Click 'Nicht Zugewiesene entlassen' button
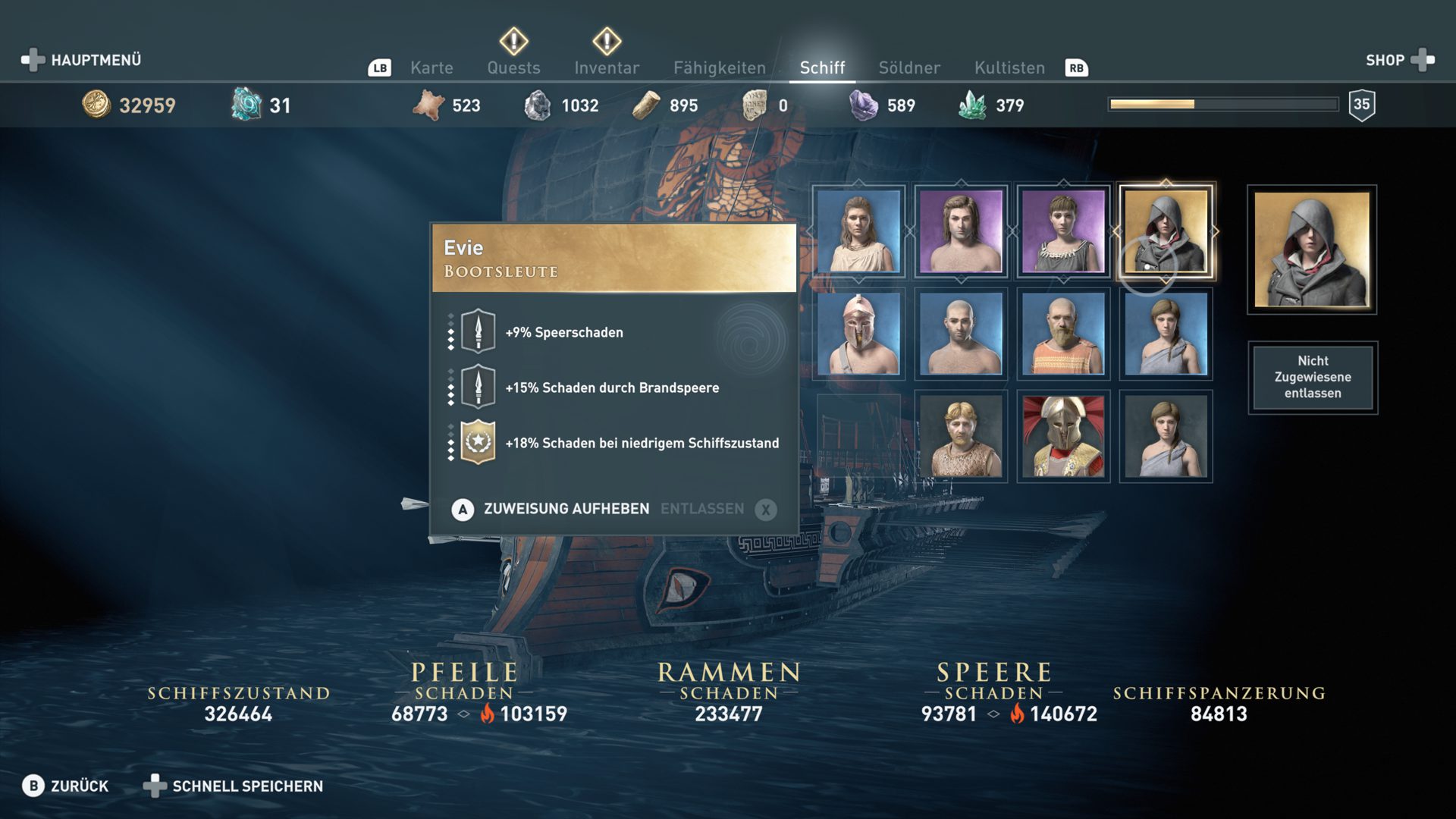This screenshot has height=819, width=1456. tap(1313, 377)
